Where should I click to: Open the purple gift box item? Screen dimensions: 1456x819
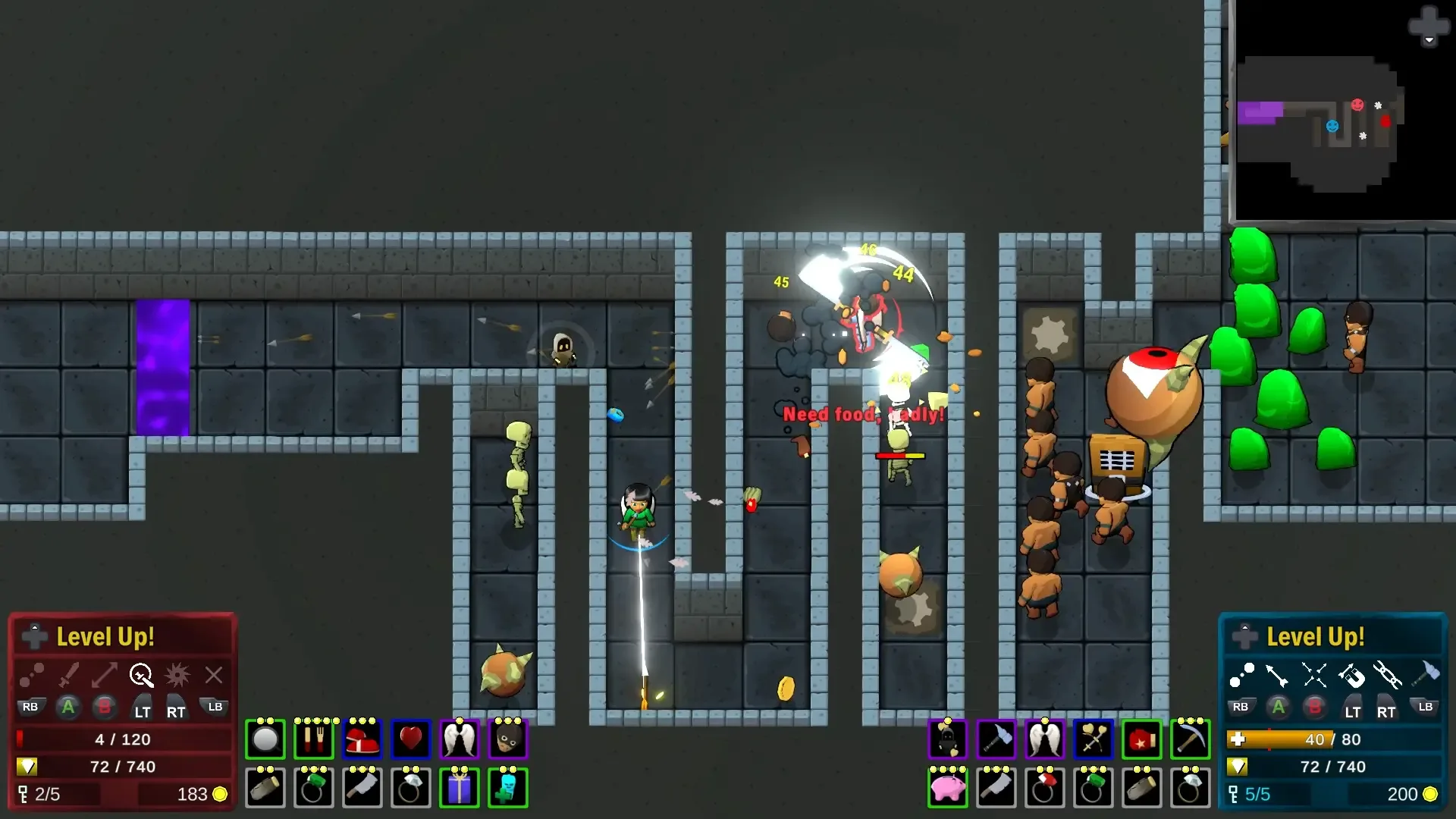(459, 788)
